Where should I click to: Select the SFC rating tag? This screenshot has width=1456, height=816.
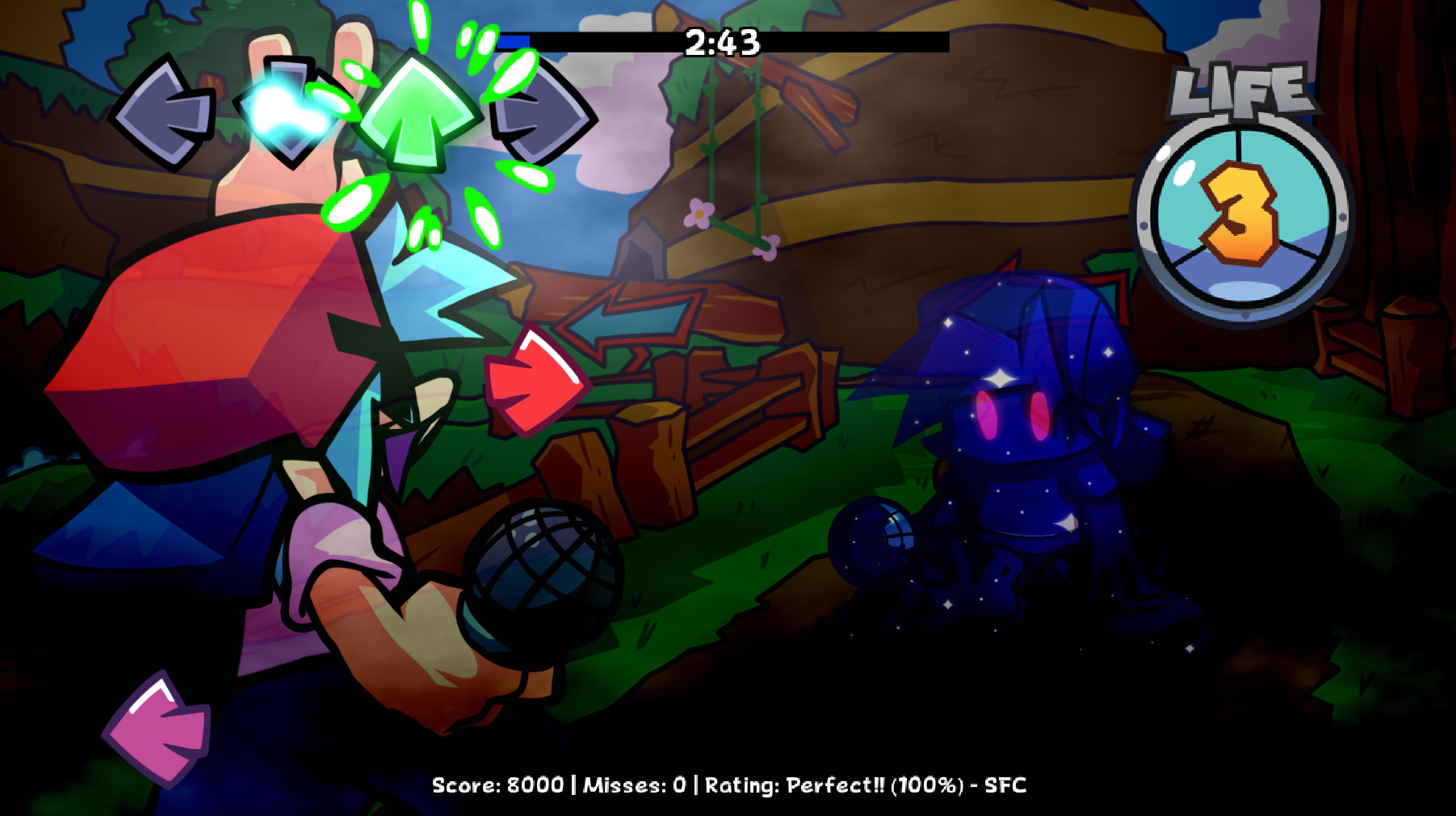pyautogui.click(x=1006, y=785)
